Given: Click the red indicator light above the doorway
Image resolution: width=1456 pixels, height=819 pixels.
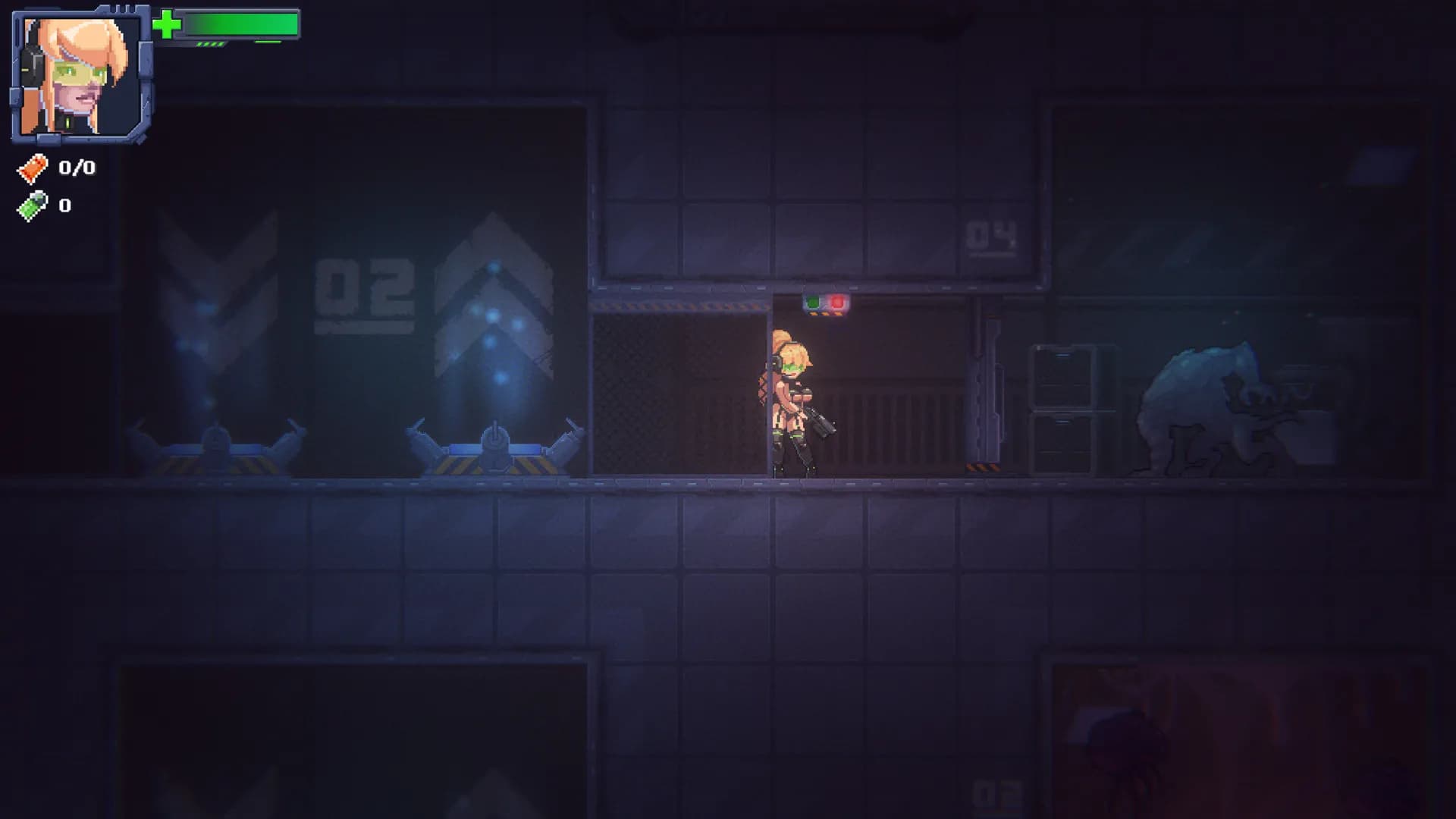Looking at the screenshot, I should click(x=837, y=302).
